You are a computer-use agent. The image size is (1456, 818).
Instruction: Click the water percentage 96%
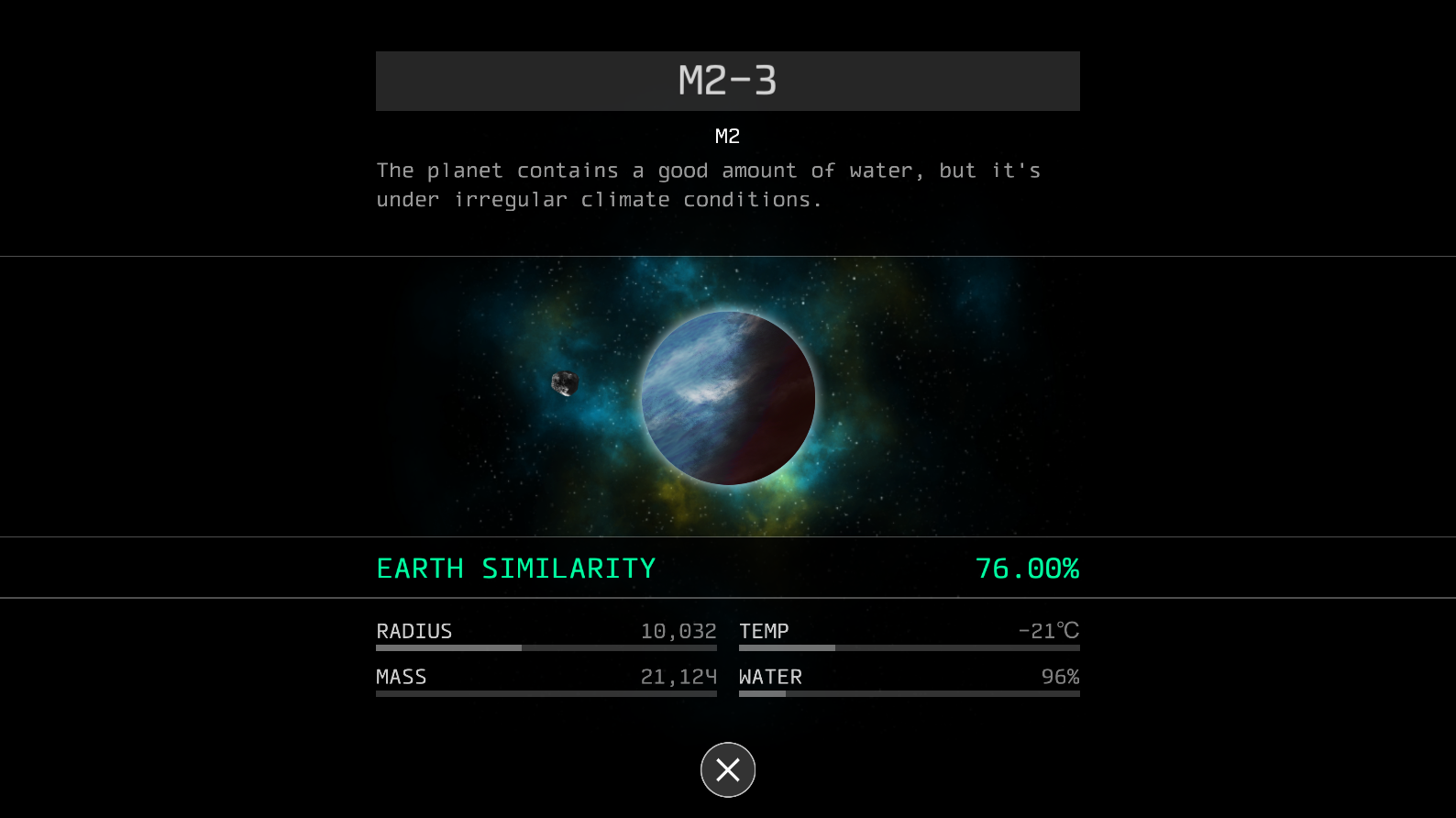point(1061,676)
